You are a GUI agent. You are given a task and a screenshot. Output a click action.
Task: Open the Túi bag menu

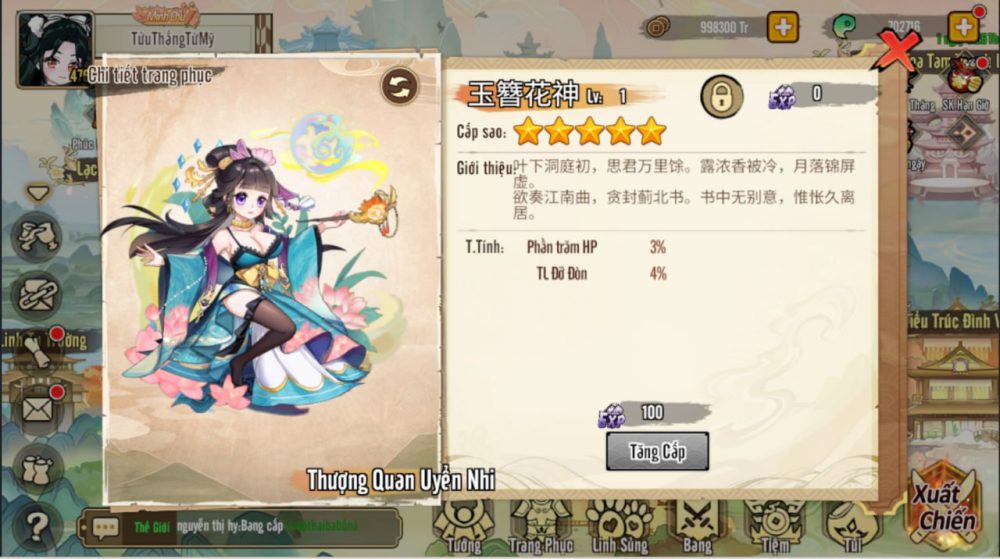[850, 527]
